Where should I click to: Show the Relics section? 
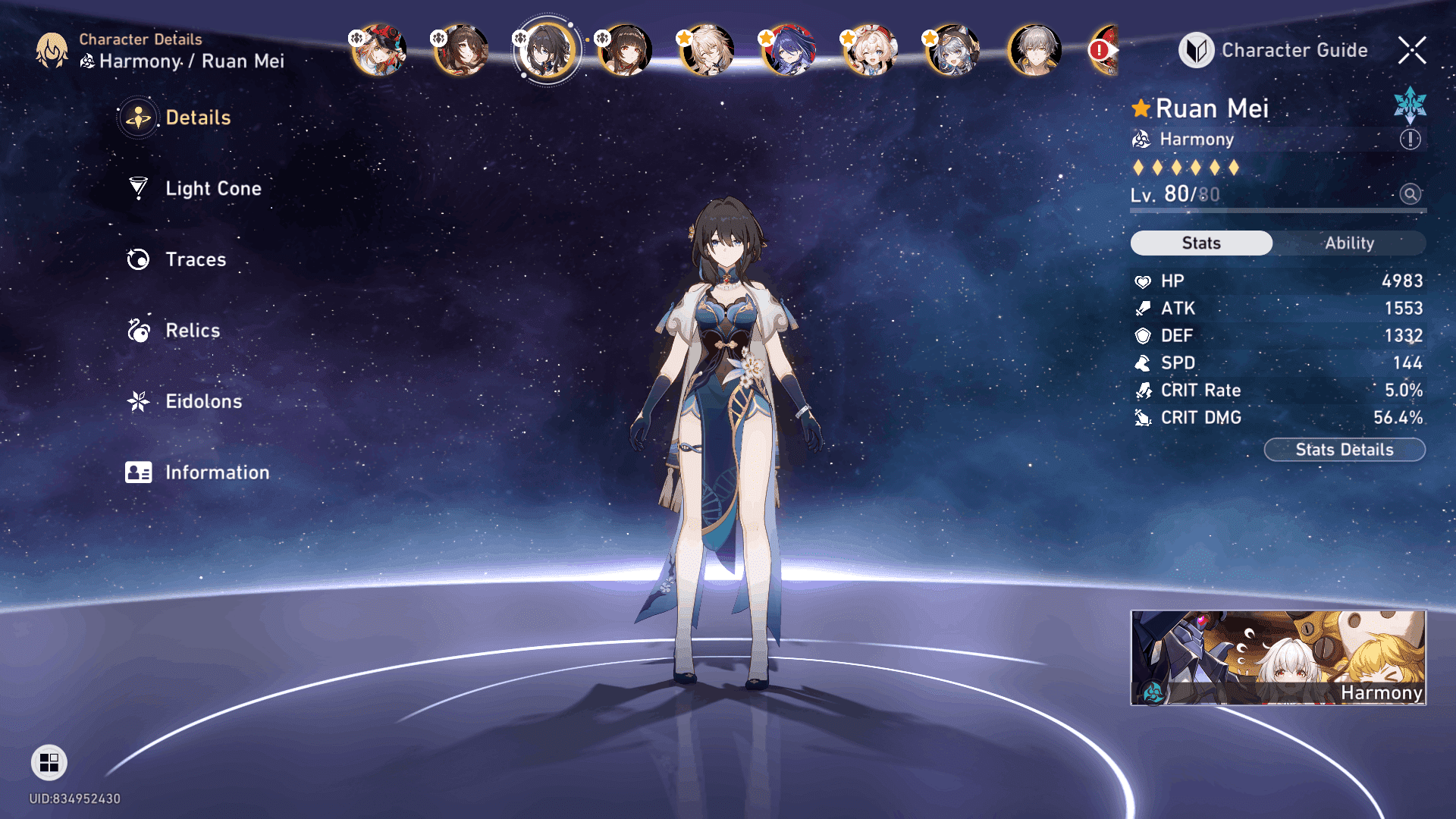click(192, 331)
